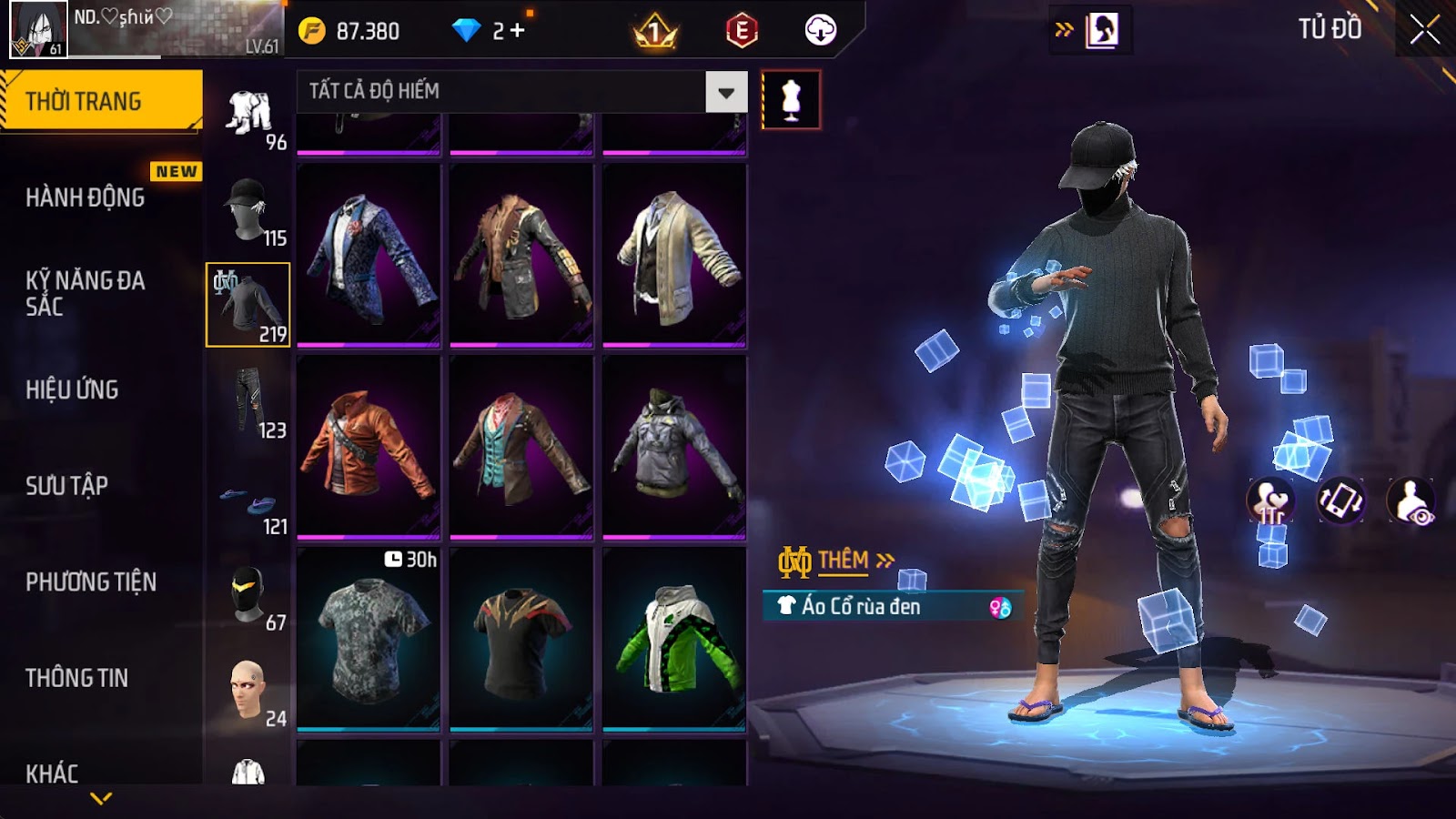1456x819 pixels.
Task: Add diamonds using the plus button
Action: pos(518,31)
